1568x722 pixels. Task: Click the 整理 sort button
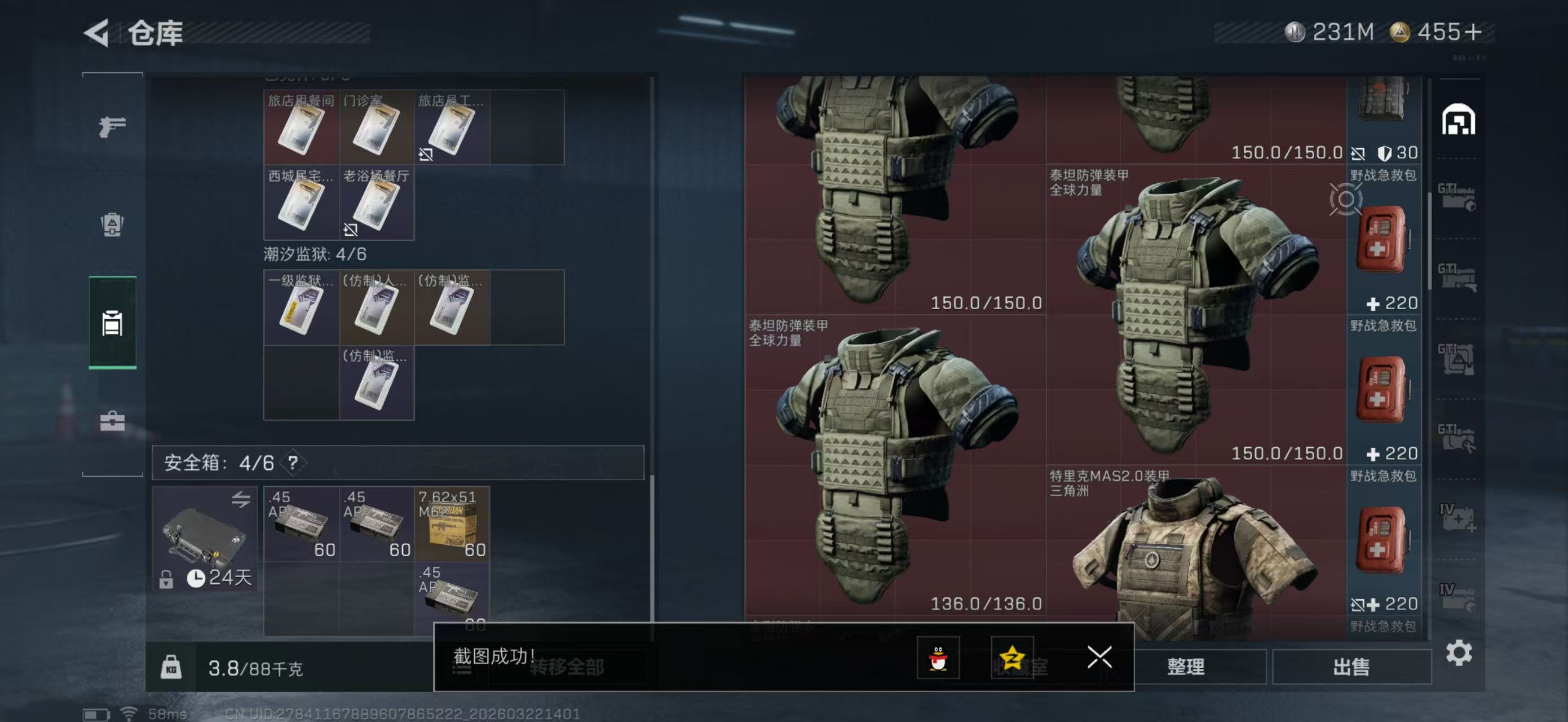(x=1185, y=667)
